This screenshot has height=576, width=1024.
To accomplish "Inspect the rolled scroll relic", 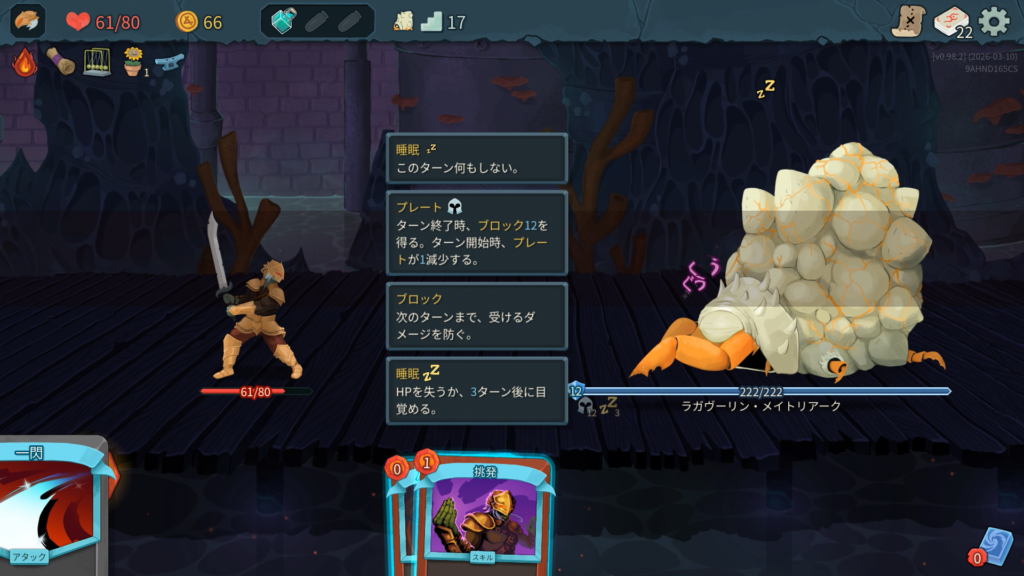I will coord(60,62).
